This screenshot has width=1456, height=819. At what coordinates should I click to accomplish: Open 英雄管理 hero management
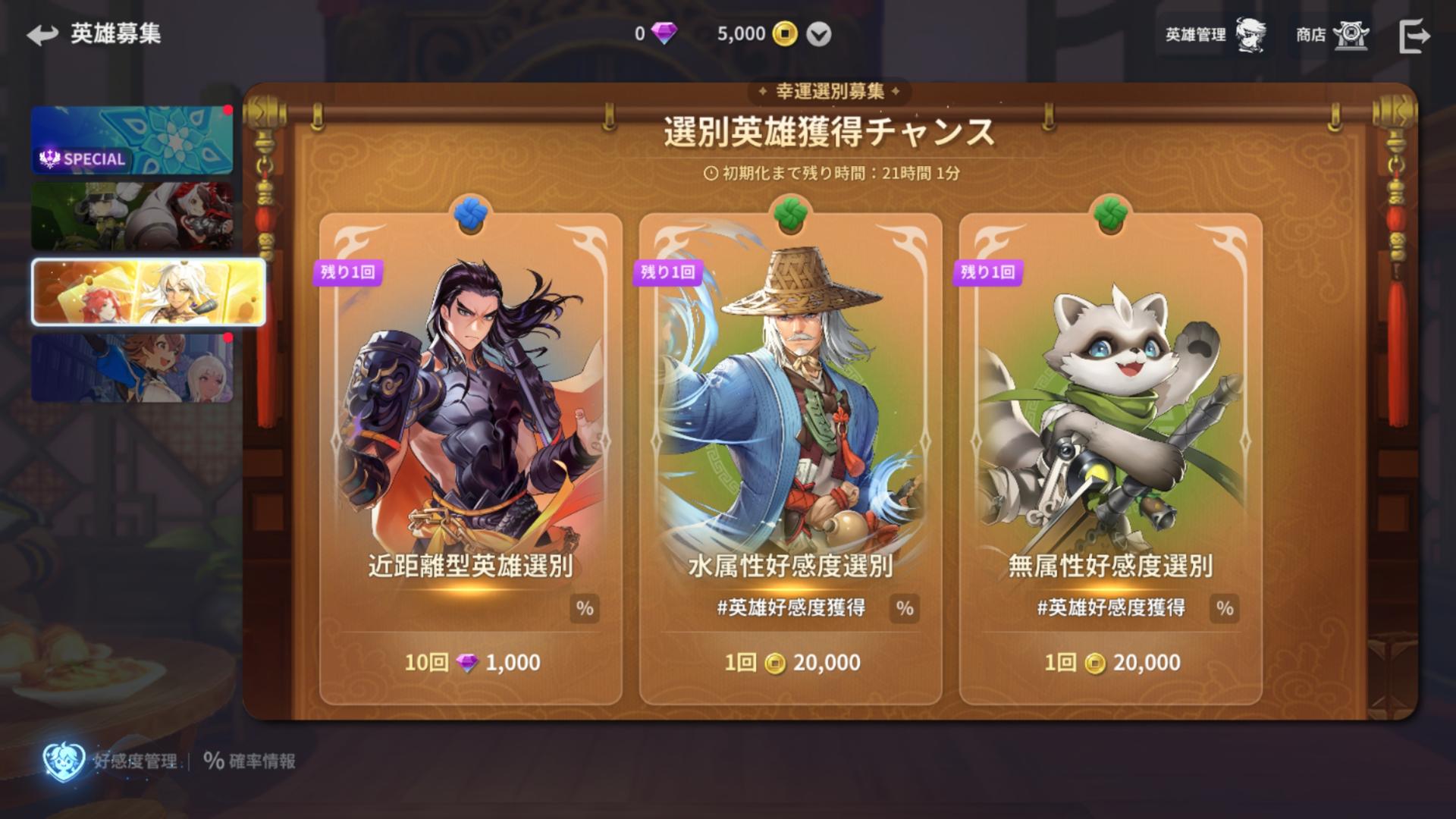pyautogui.click(x=1215, y=35)
